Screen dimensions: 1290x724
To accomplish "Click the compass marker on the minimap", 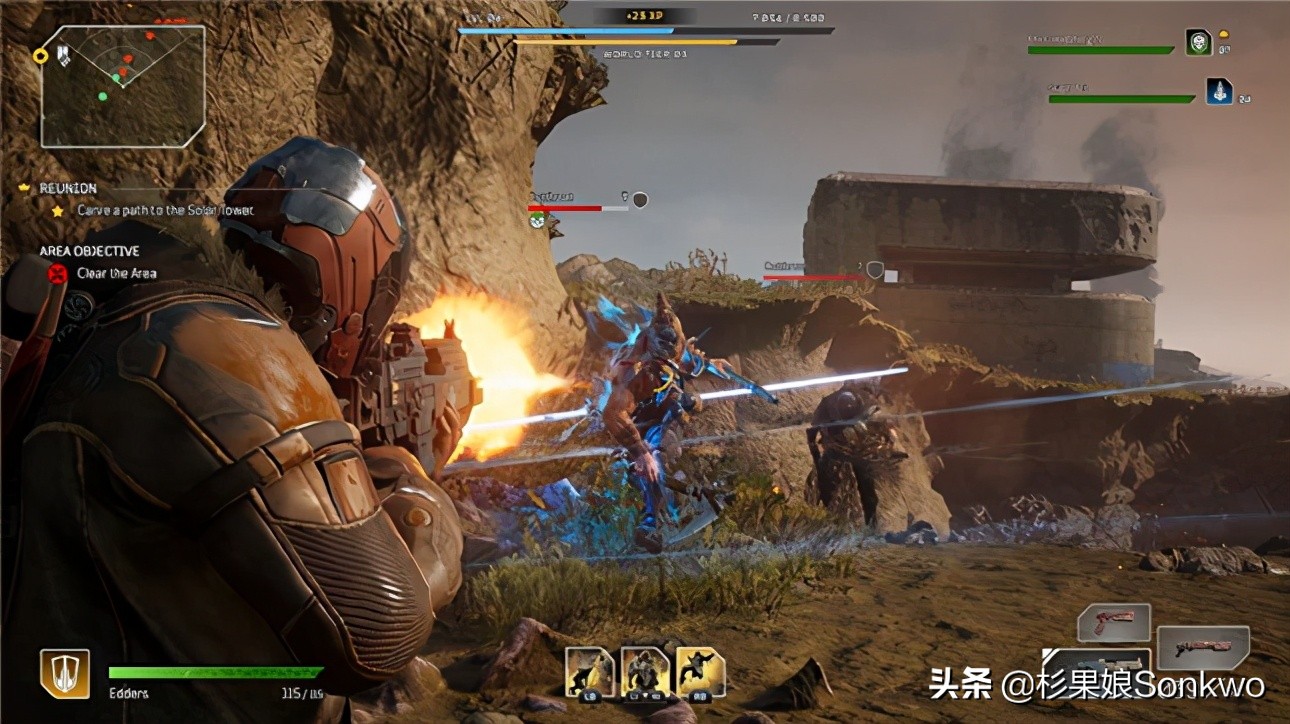I will click(x=40, y=54).
